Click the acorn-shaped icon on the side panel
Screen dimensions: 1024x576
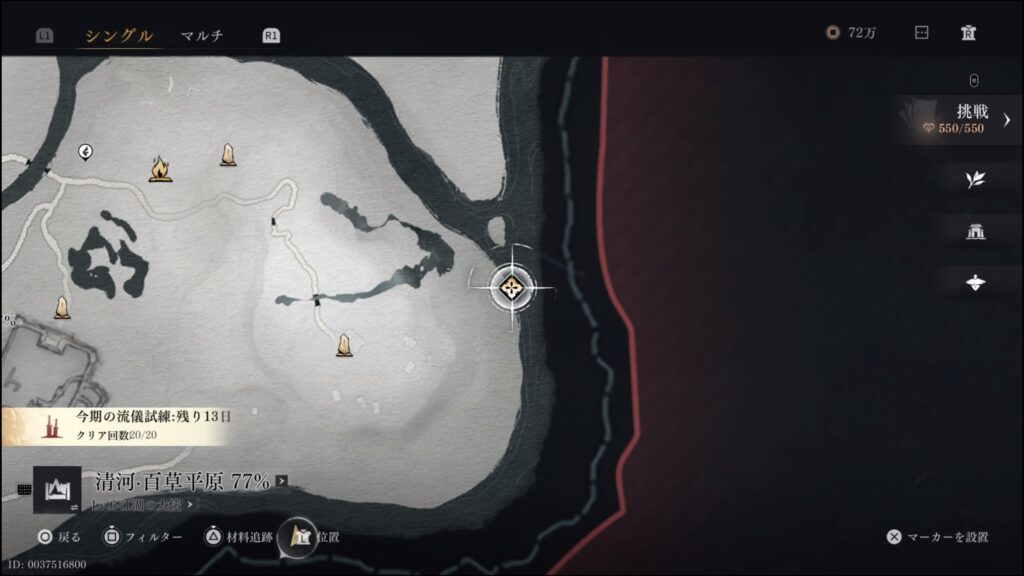click(976, 283)
